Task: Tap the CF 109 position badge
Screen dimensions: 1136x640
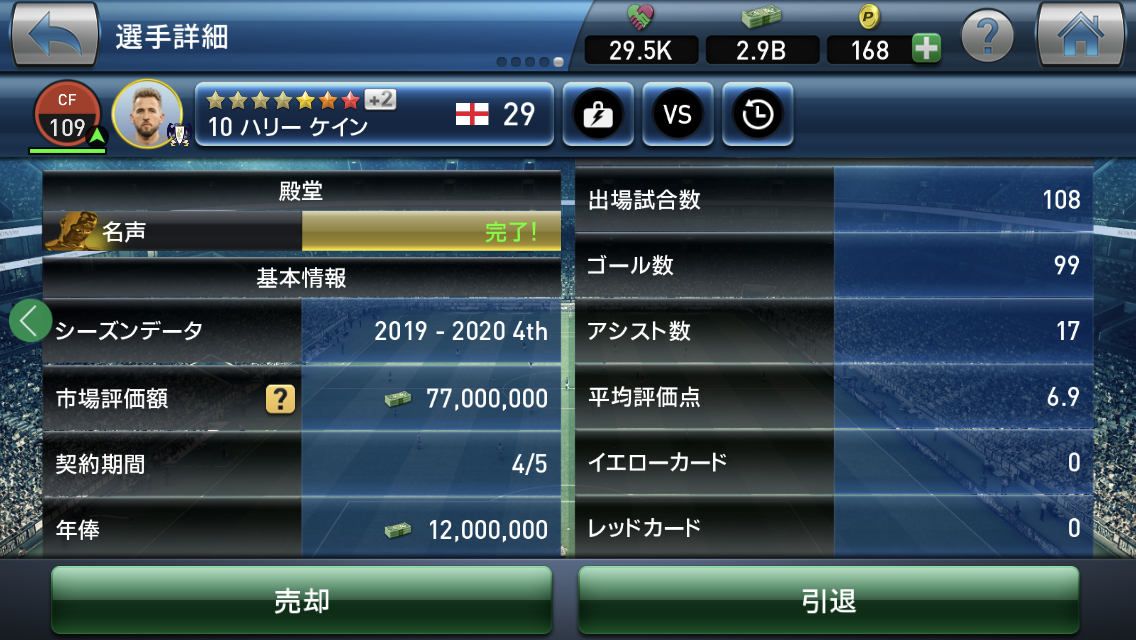Action: pos(68,115)
